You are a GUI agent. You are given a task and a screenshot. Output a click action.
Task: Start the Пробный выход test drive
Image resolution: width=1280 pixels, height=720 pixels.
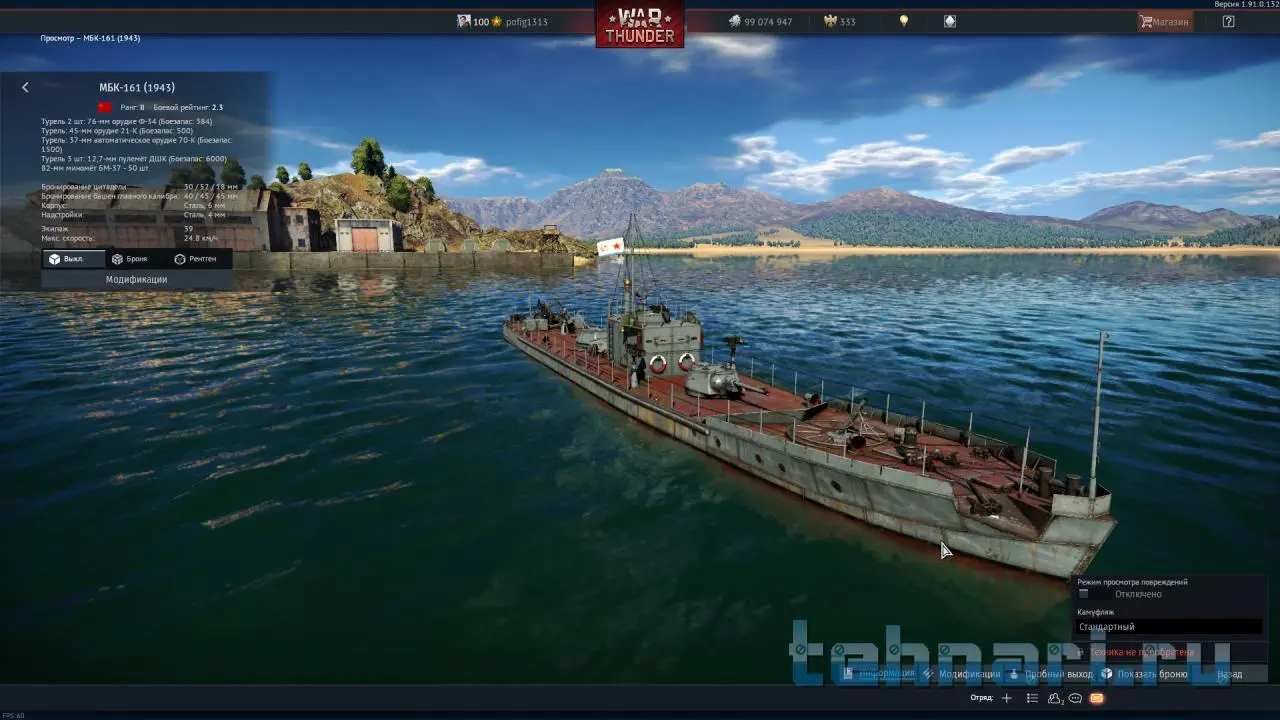pos(1051,674)
